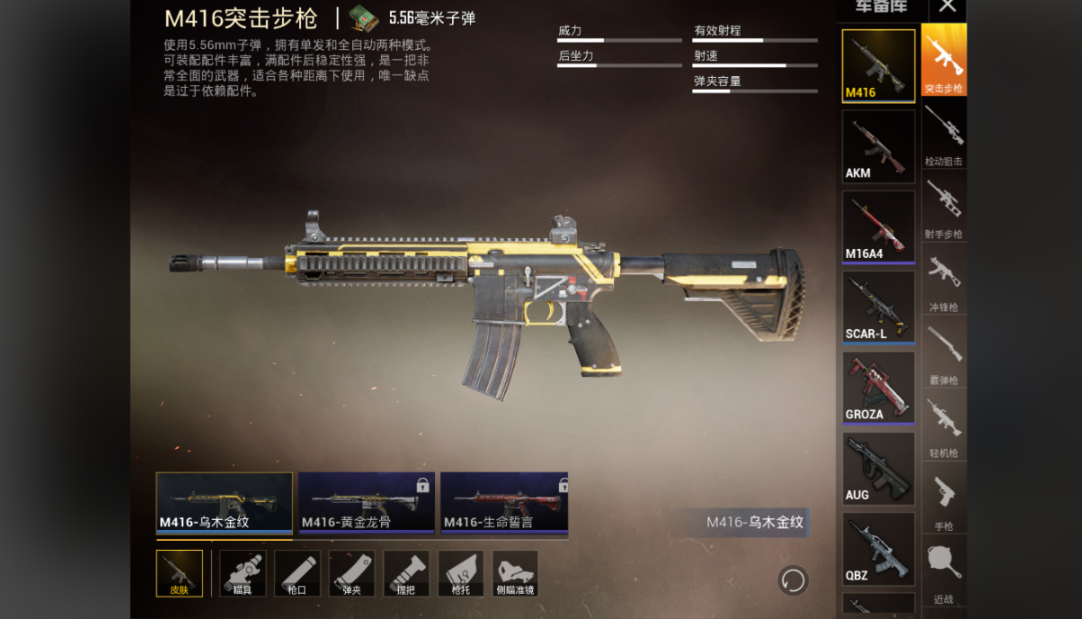Pick the GROZA rifle tile

coord(878,387)
